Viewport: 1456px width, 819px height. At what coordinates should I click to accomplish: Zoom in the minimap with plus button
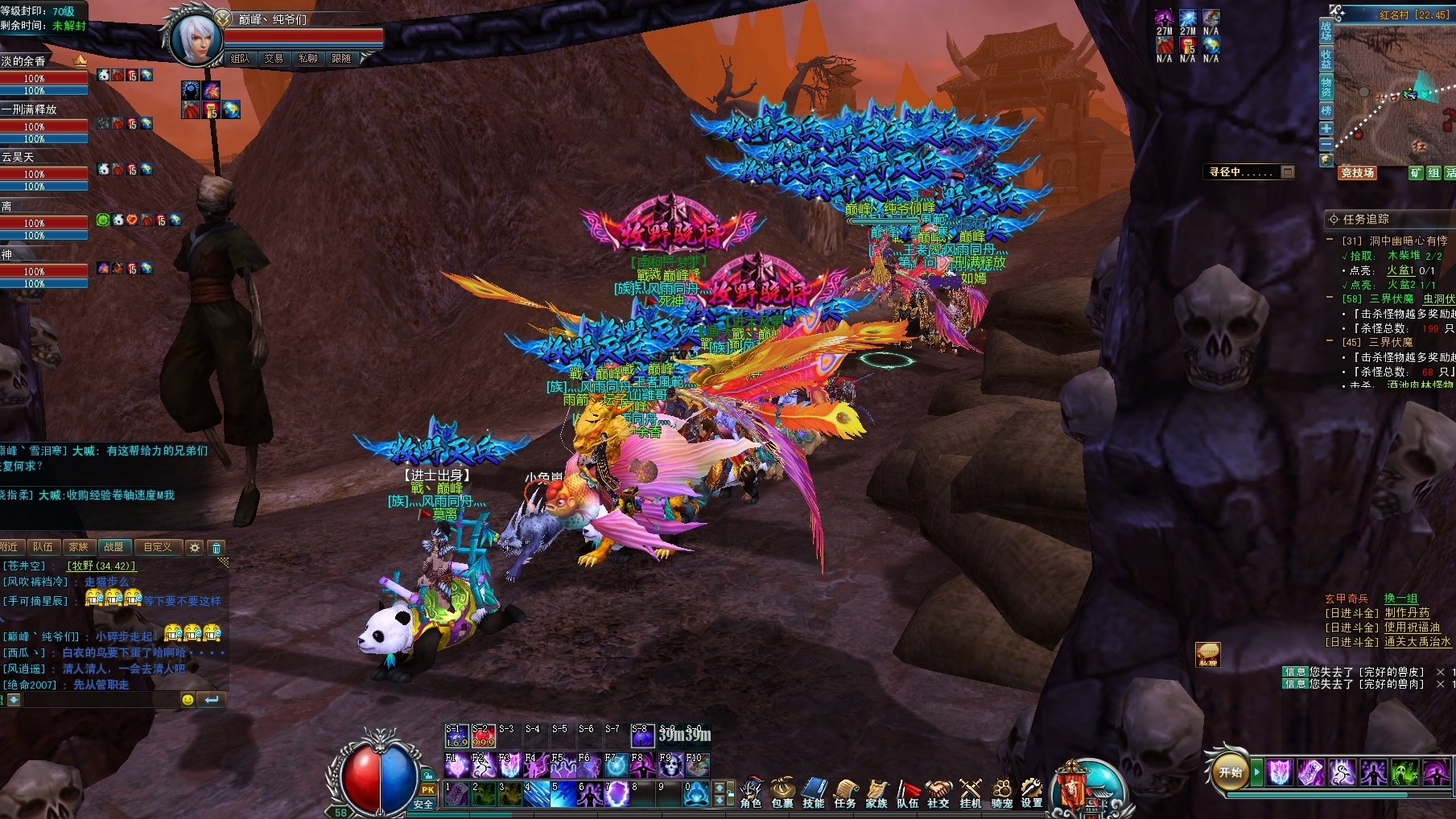coord(1326,129)
